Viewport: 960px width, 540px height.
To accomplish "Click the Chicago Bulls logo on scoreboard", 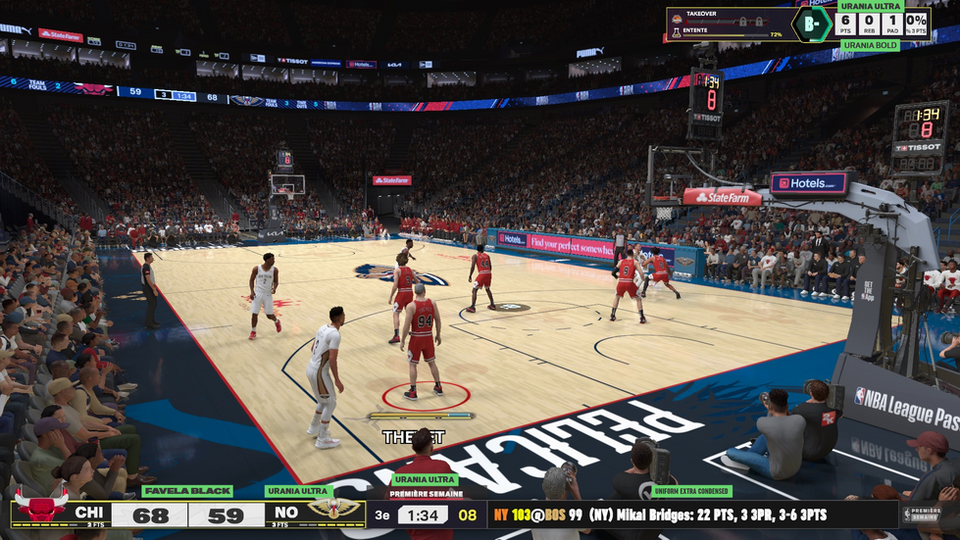I will 41,507.
